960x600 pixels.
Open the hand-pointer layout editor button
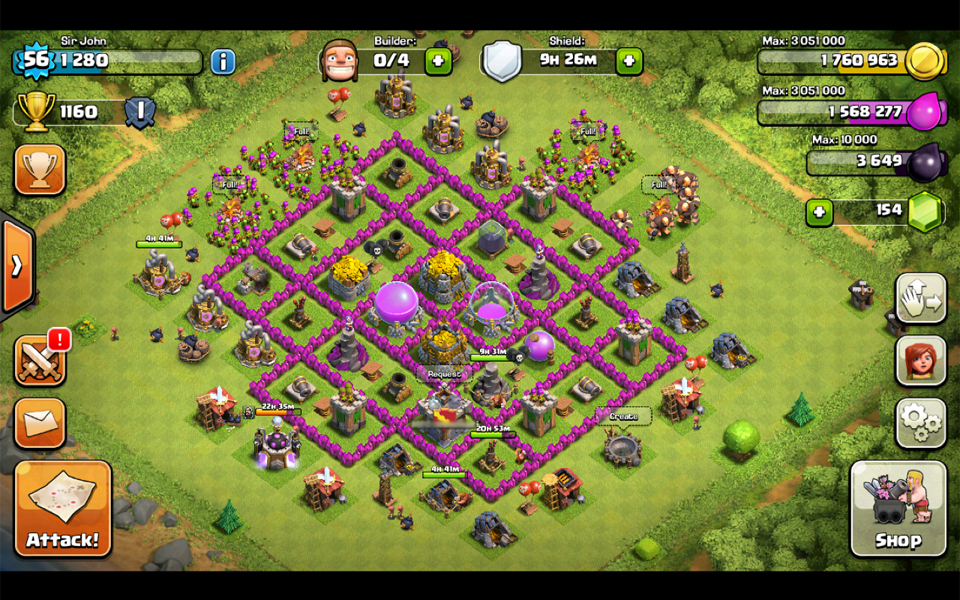[x=920, y=298]
